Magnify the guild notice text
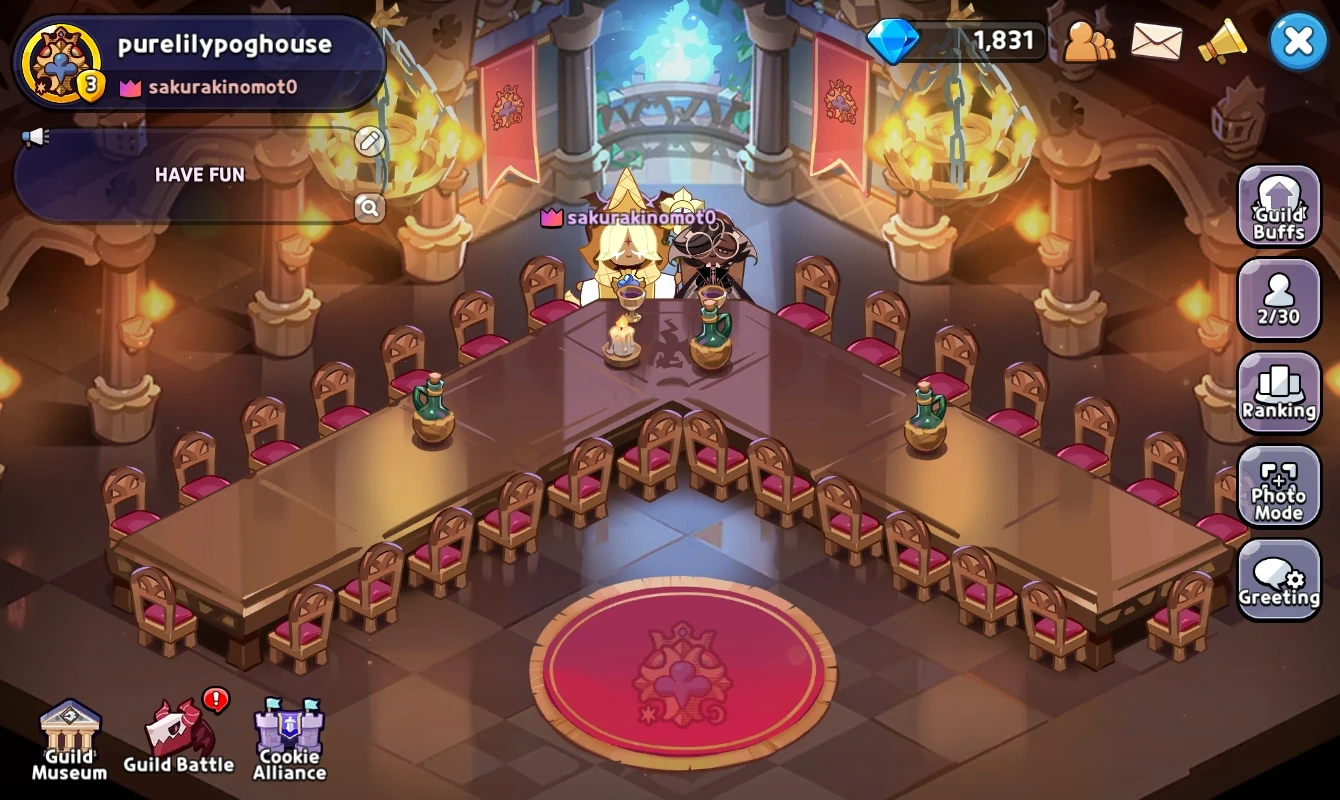This screenshot has width=1340, height=800. point(368,209)
